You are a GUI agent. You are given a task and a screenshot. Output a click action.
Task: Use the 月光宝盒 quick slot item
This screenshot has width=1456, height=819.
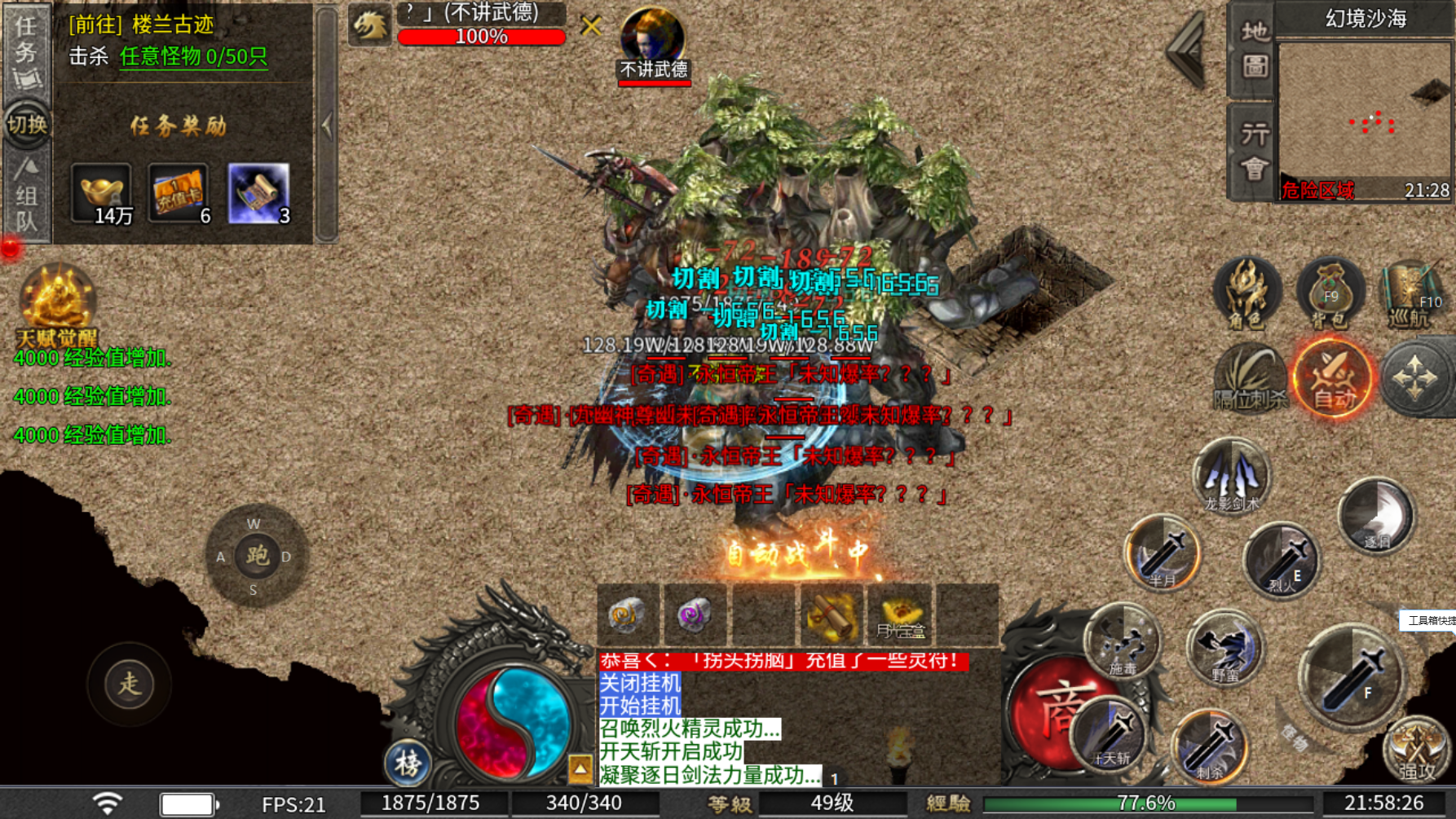pos(900,615)
